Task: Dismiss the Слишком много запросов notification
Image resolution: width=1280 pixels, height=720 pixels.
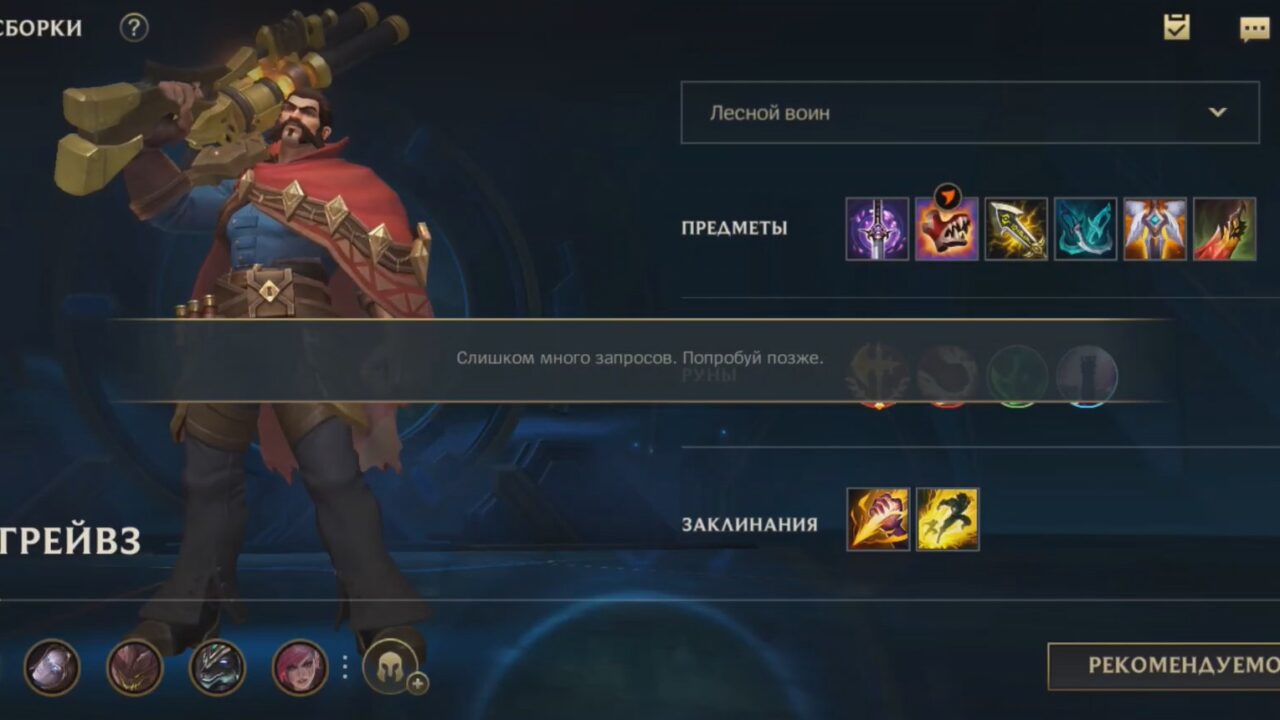Action: (640, 356)
